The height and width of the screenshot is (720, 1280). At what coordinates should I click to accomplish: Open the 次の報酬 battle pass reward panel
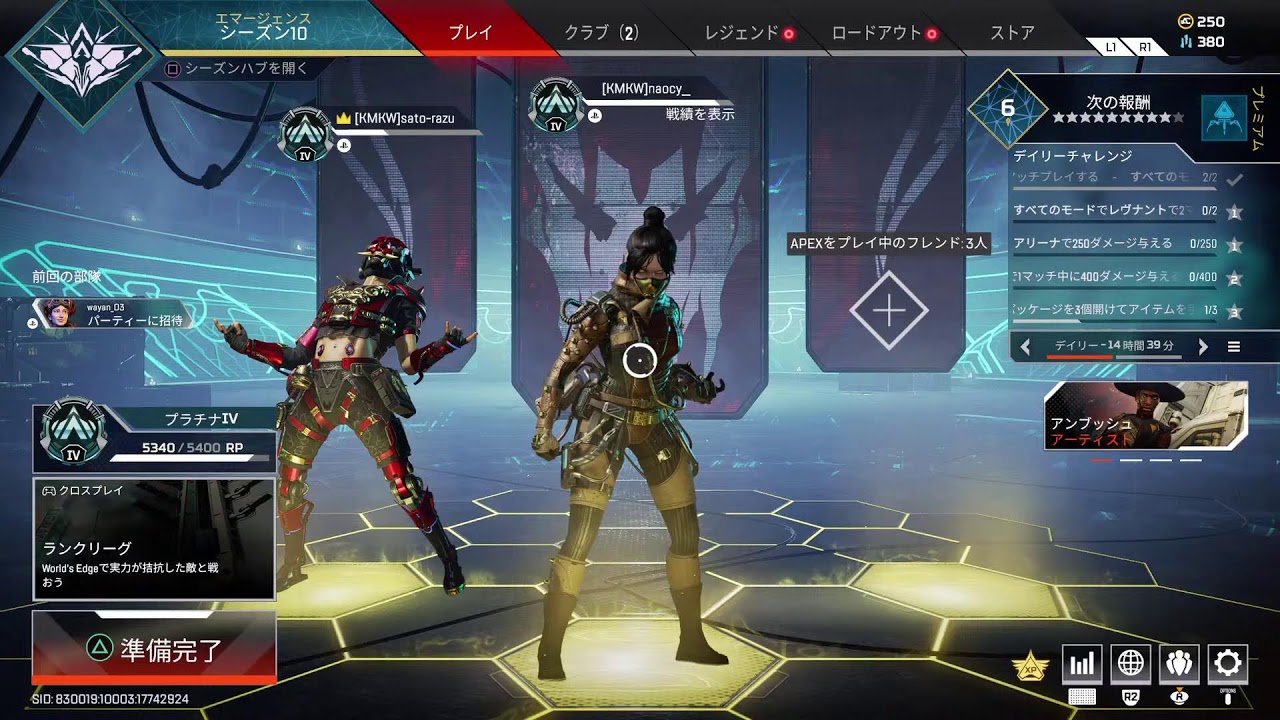[x=1118, y=109]
